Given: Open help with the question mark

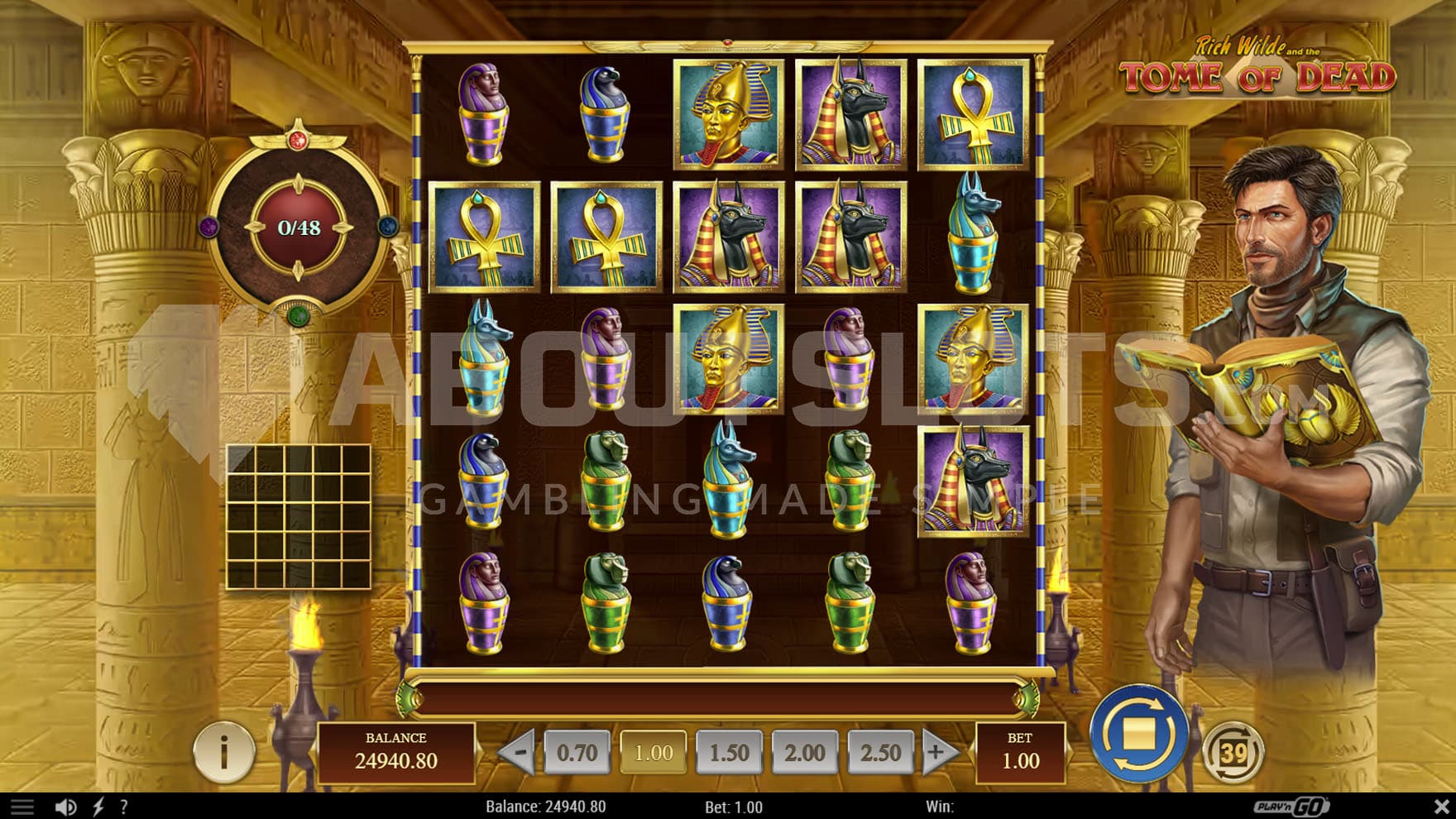Looking at the screenshot, I should pyautogui.click(x=124, y=807).
